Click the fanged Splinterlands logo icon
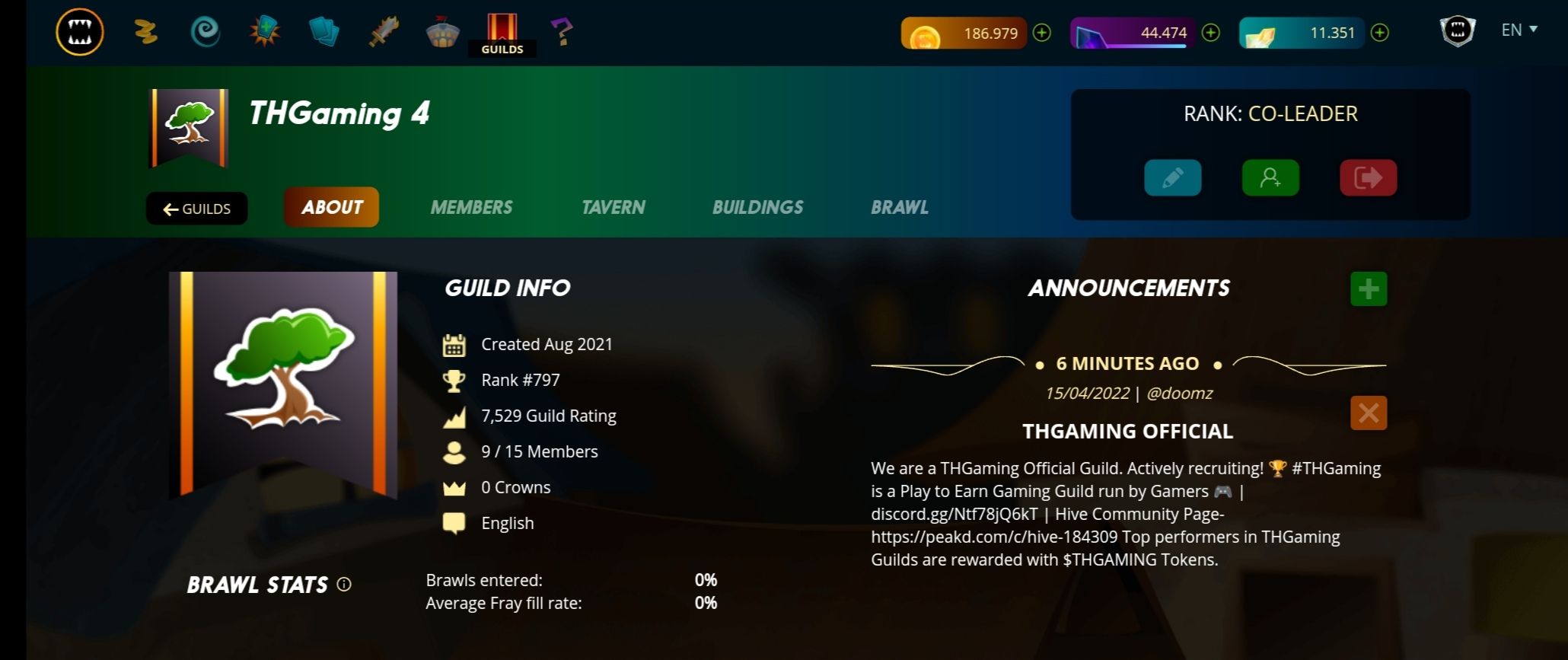1568x660 pixels. pyautogui.click(x=78, y=30)
